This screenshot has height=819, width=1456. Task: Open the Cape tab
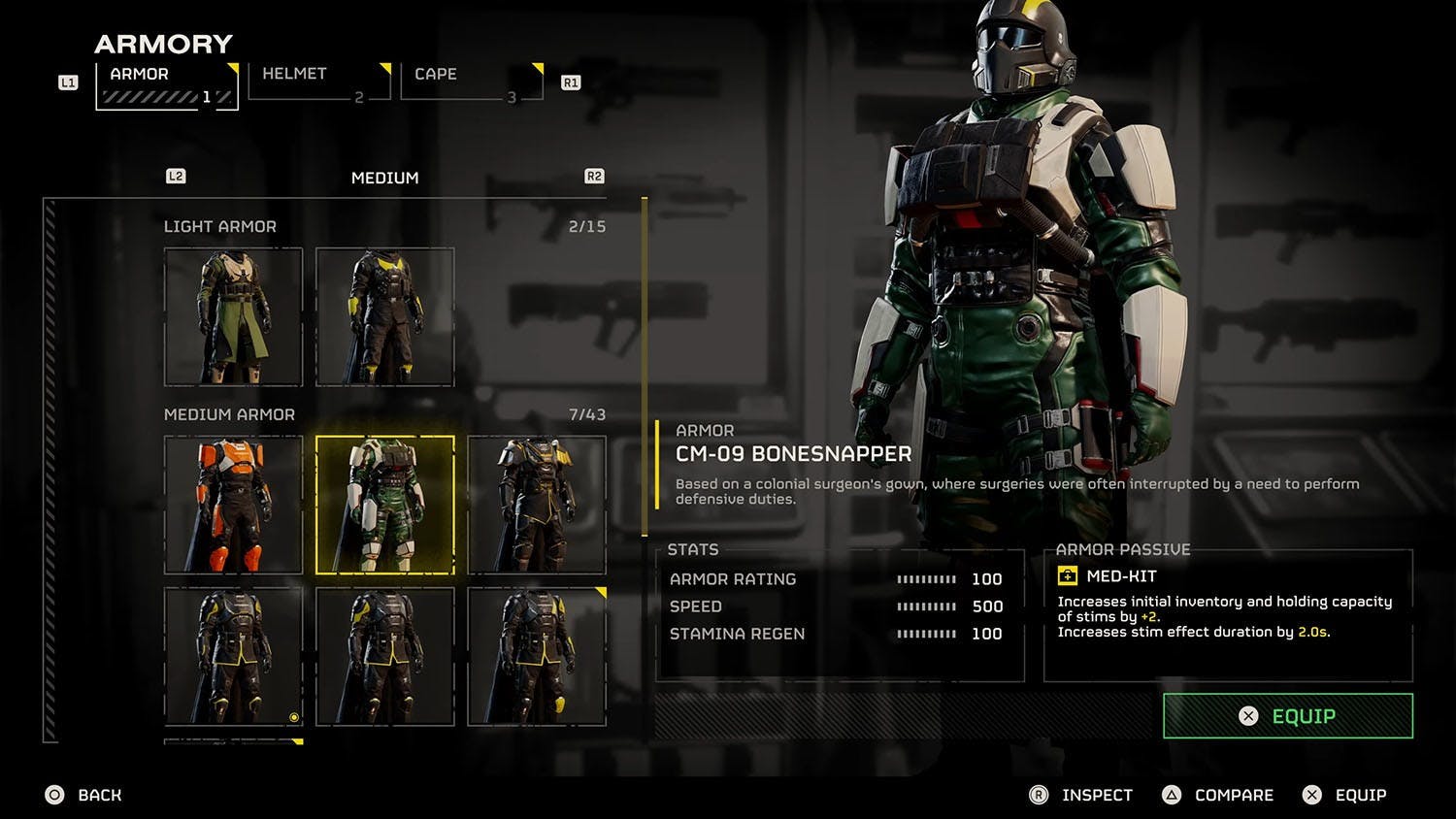point(471,82)
